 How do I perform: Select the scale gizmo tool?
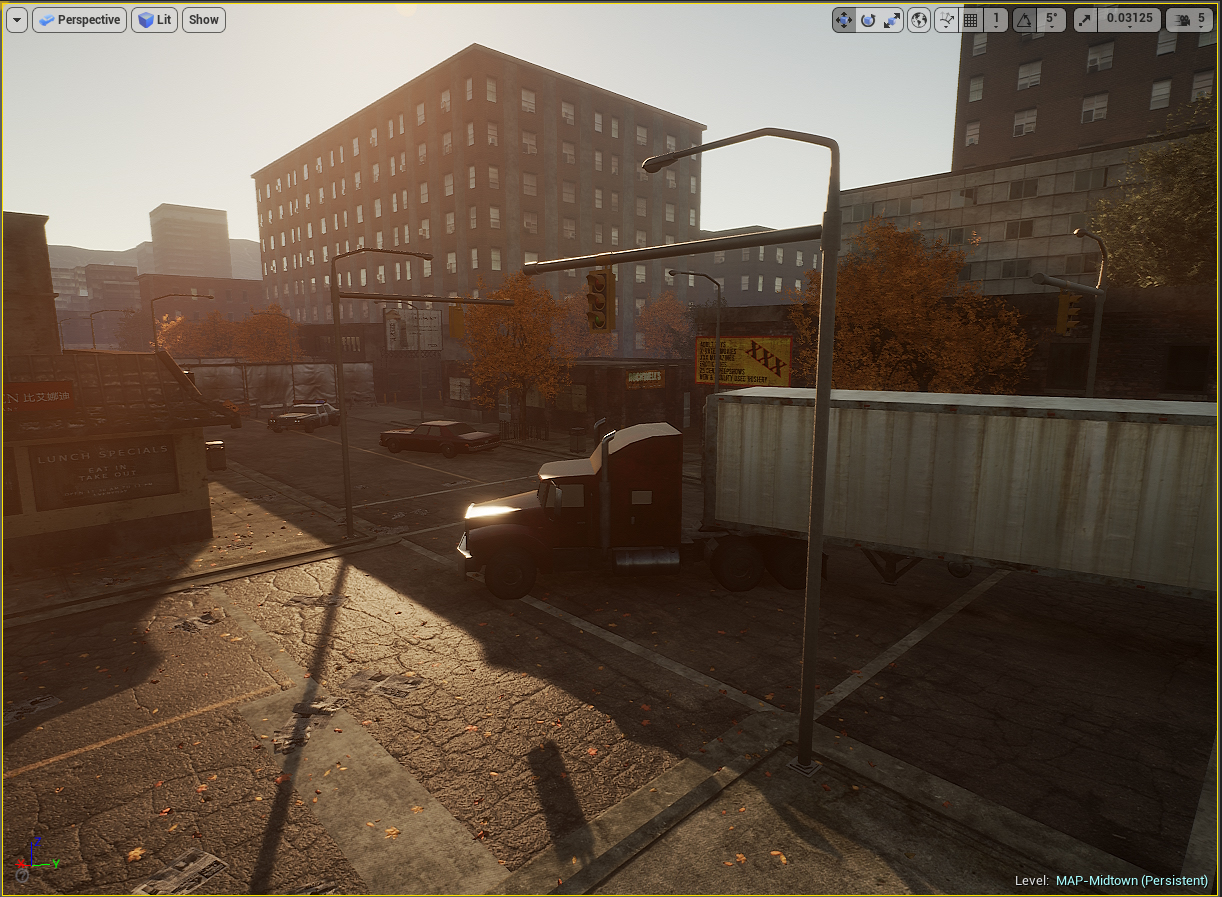click(892, 20)
